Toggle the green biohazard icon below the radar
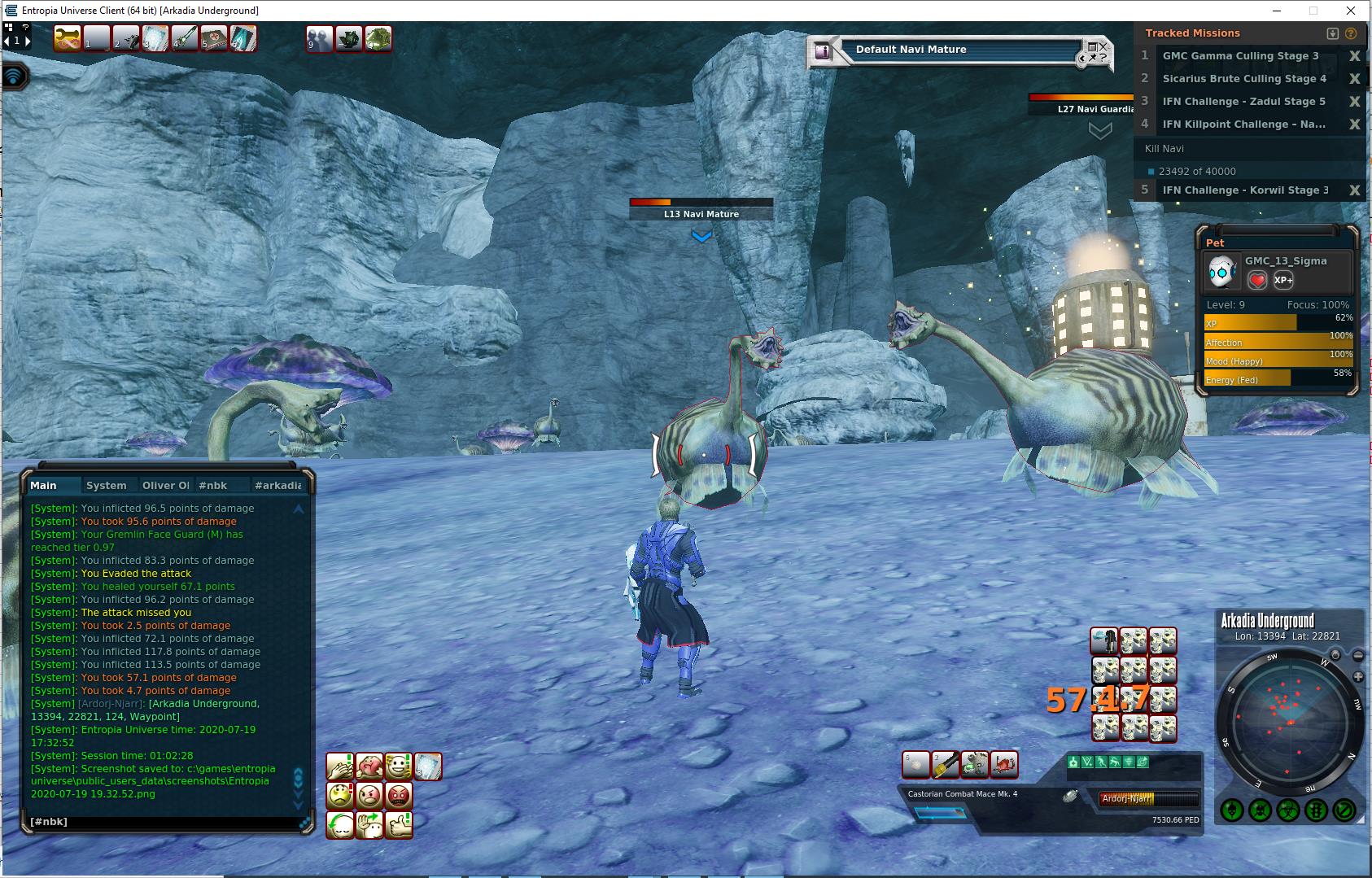The image size is (1372, 878). [x=1287, y=810]
